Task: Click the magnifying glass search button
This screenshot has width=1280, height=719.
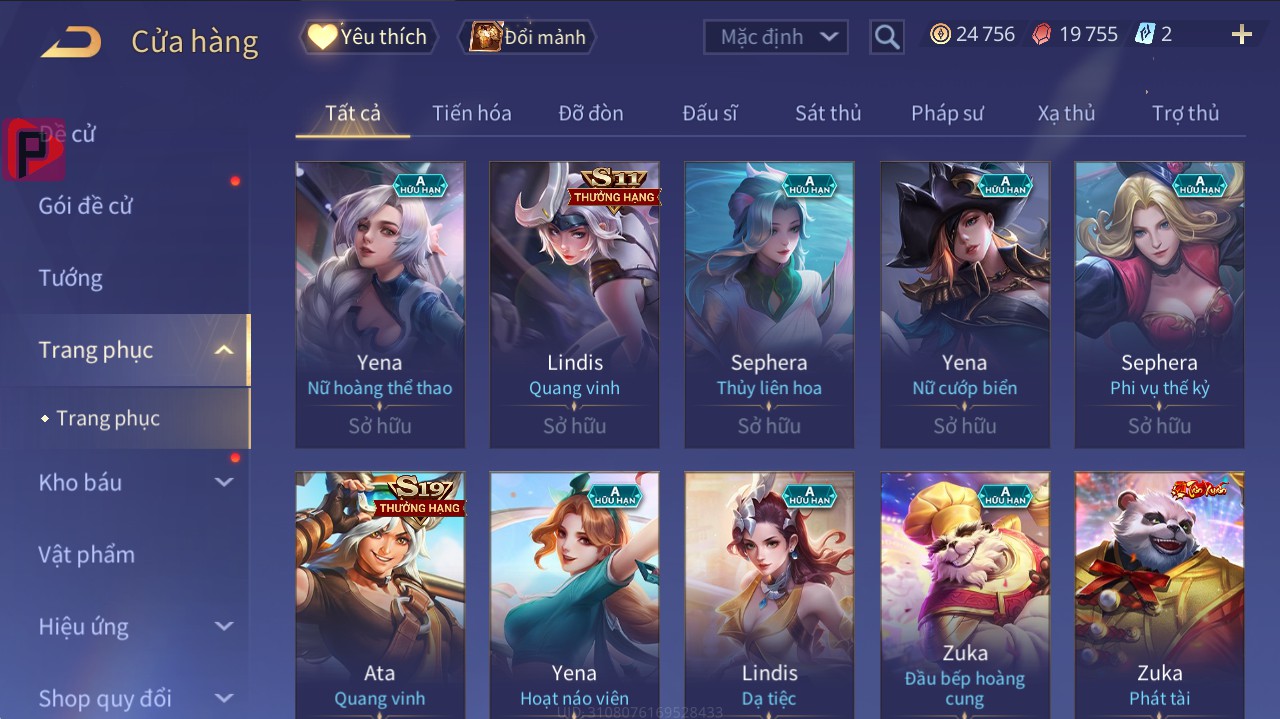Action: (886, 37)
